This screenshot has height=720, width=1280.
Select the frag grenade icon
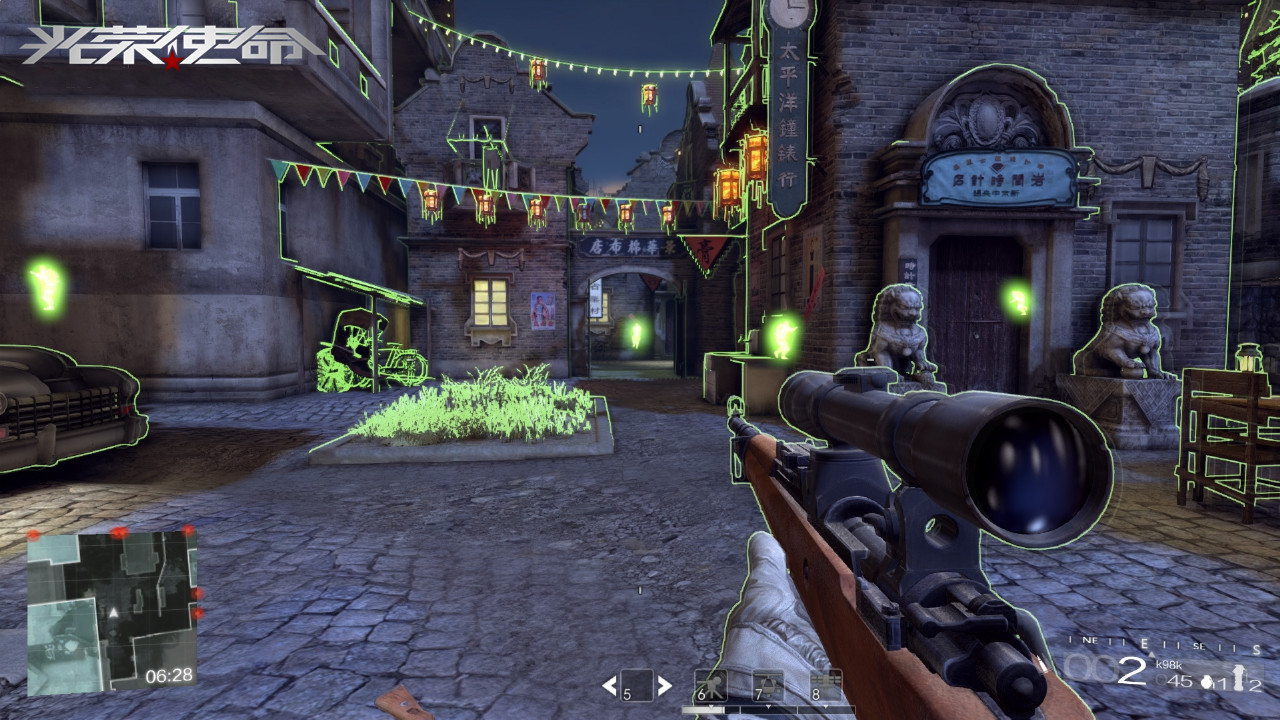pyautogui.click(x=1206, y=682)
